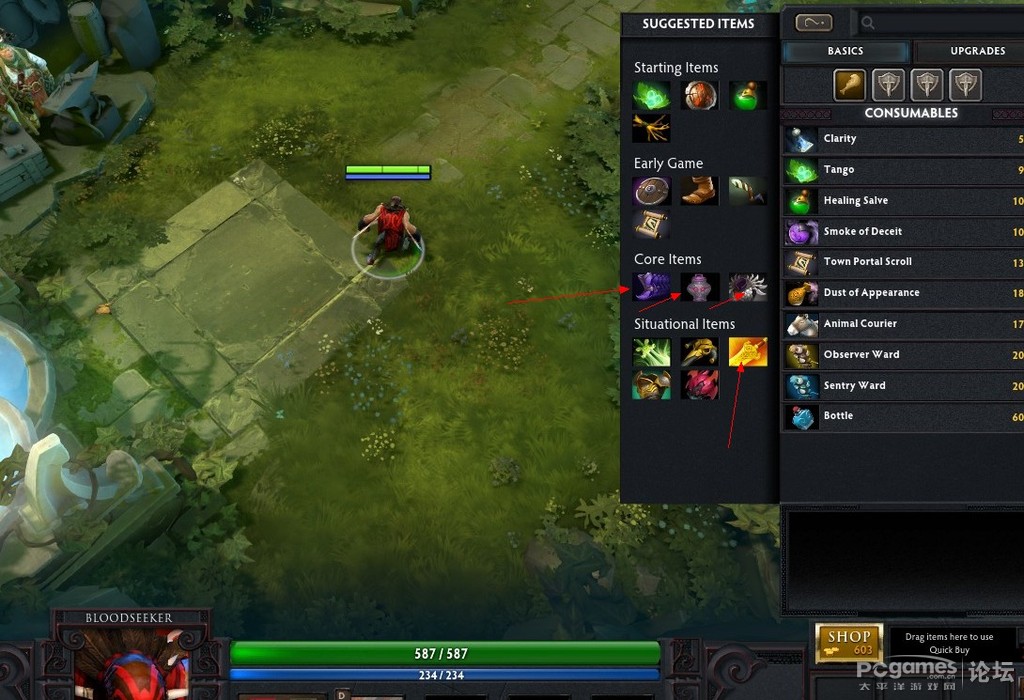Select the golden Radiance situational item
The width and height of the screenshot is (1024, 700).
point(748,352)
